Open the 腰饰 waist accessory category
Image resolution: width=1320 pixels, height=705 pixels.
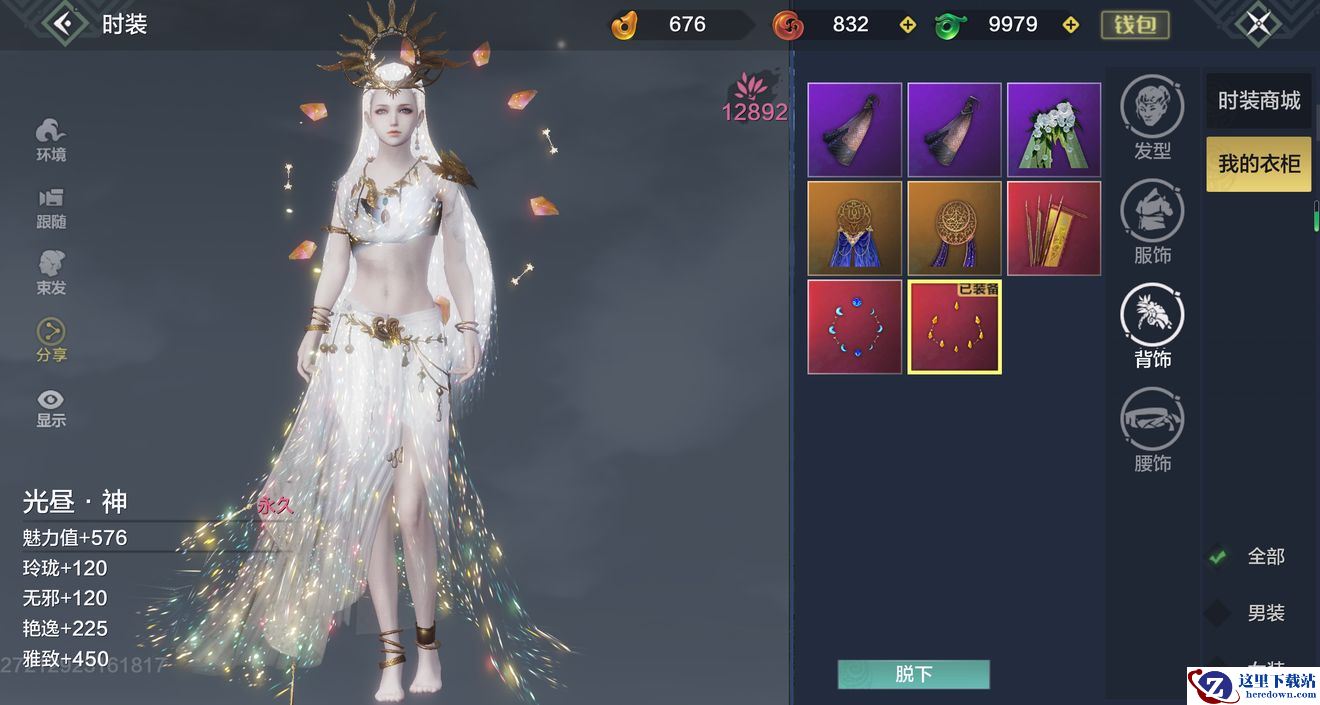click(x=1152, y=430)
